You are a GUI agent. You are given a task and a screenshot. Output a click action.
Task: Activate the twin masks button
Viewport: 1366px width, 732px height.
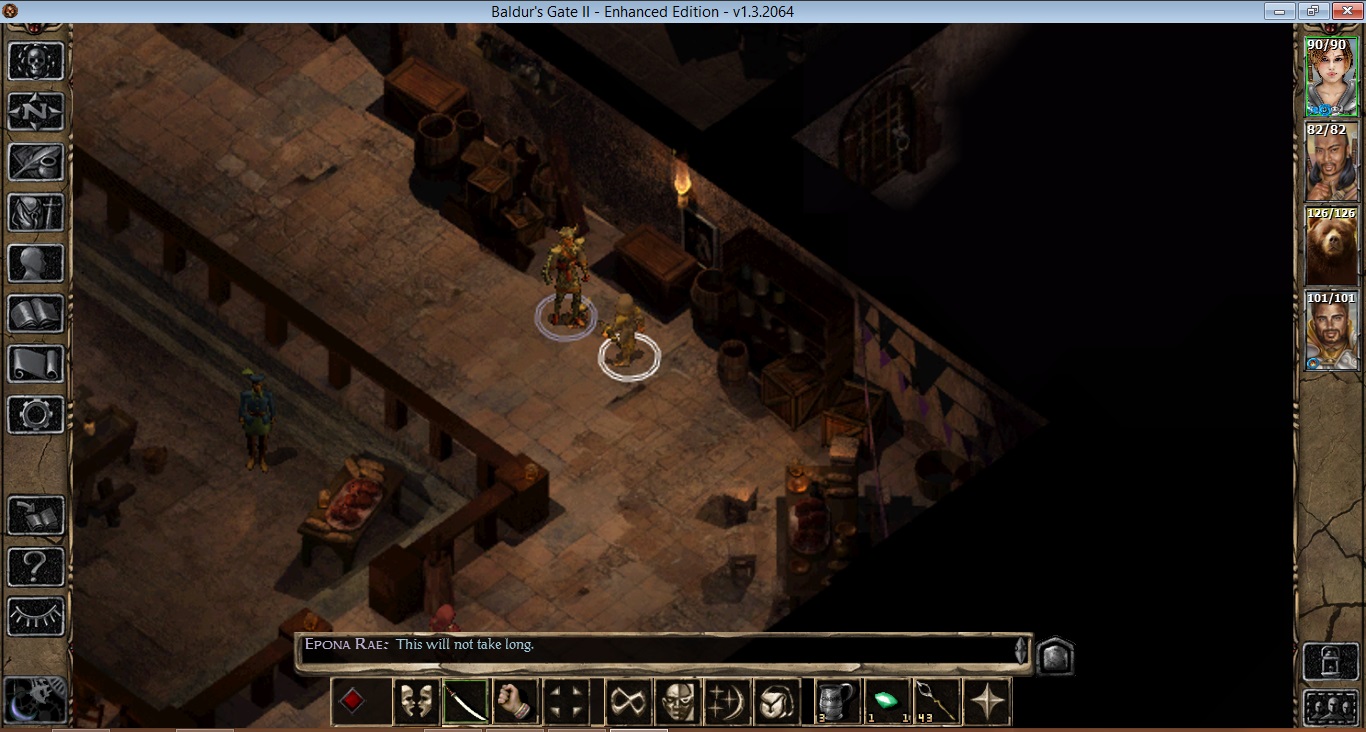(x=415, y=701)
